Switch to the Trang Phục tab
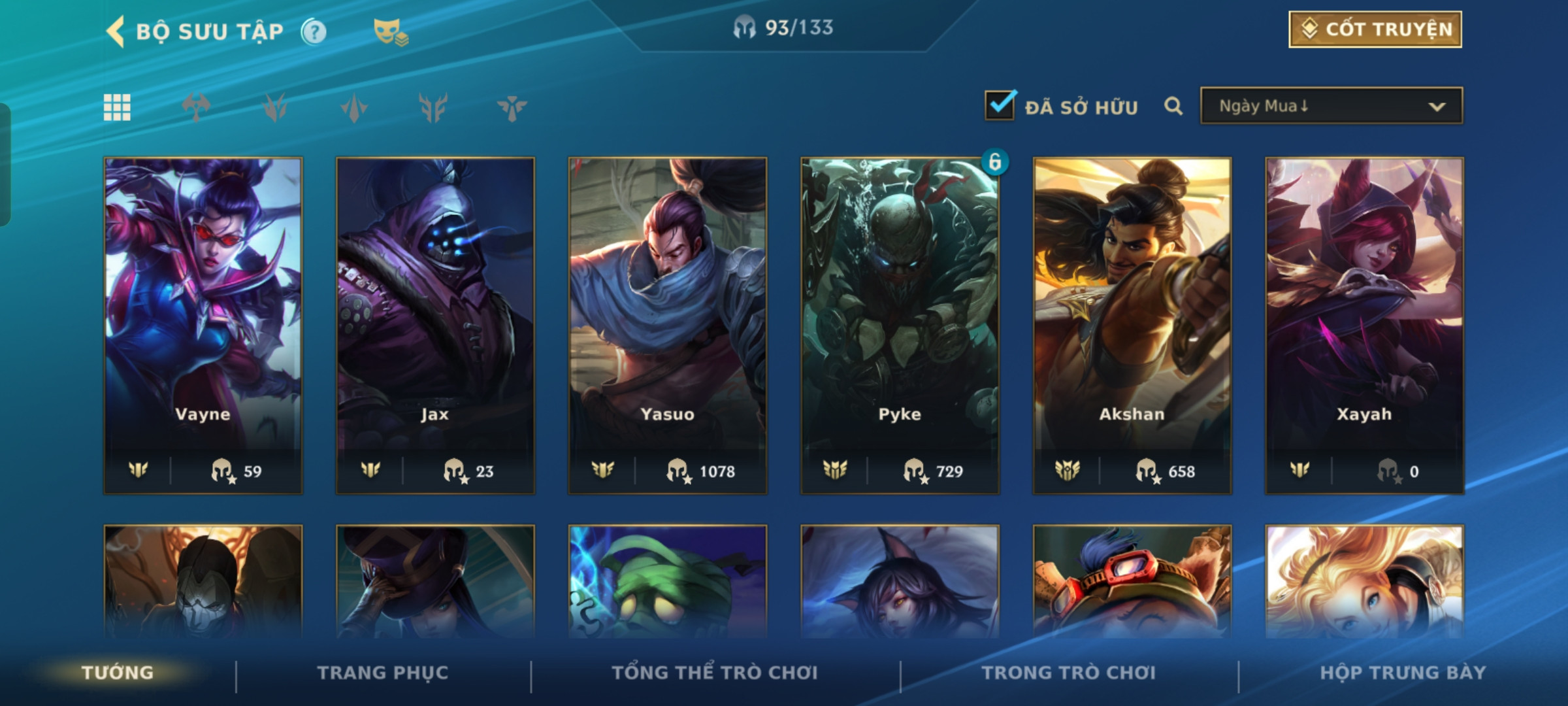Image resolution: width=1568 pixels, height=706 pixels. [383, 673]
